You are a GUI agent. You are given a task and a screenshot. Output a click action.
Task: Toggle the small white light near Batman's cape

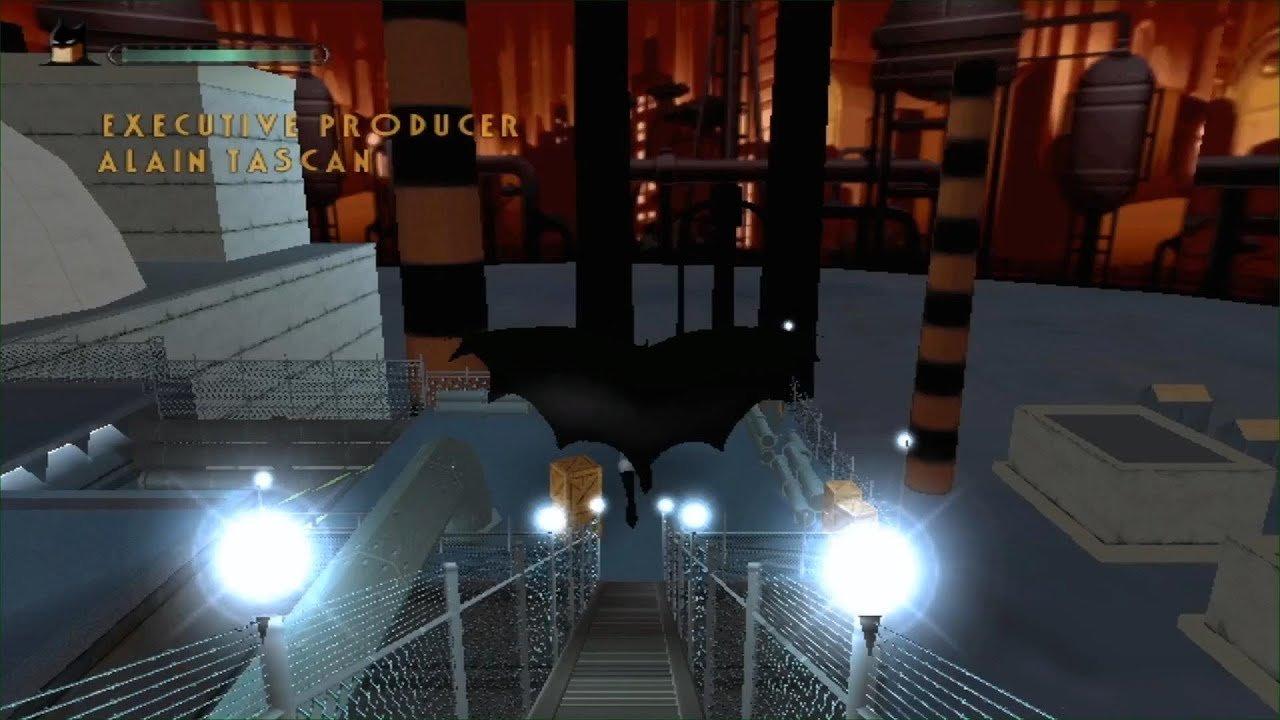[789, 324]
